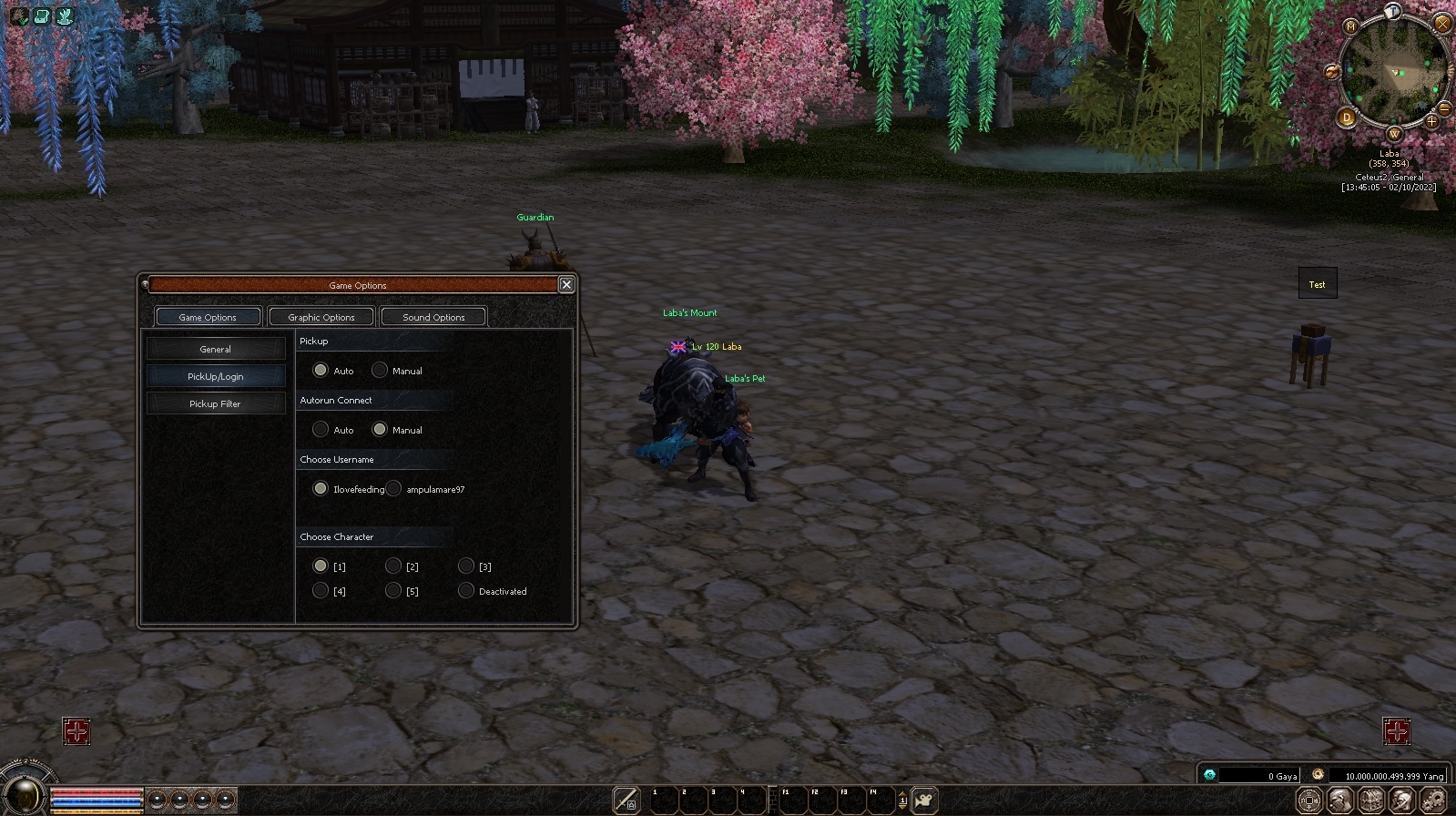Select the Deactivated character option

(466, 590)
